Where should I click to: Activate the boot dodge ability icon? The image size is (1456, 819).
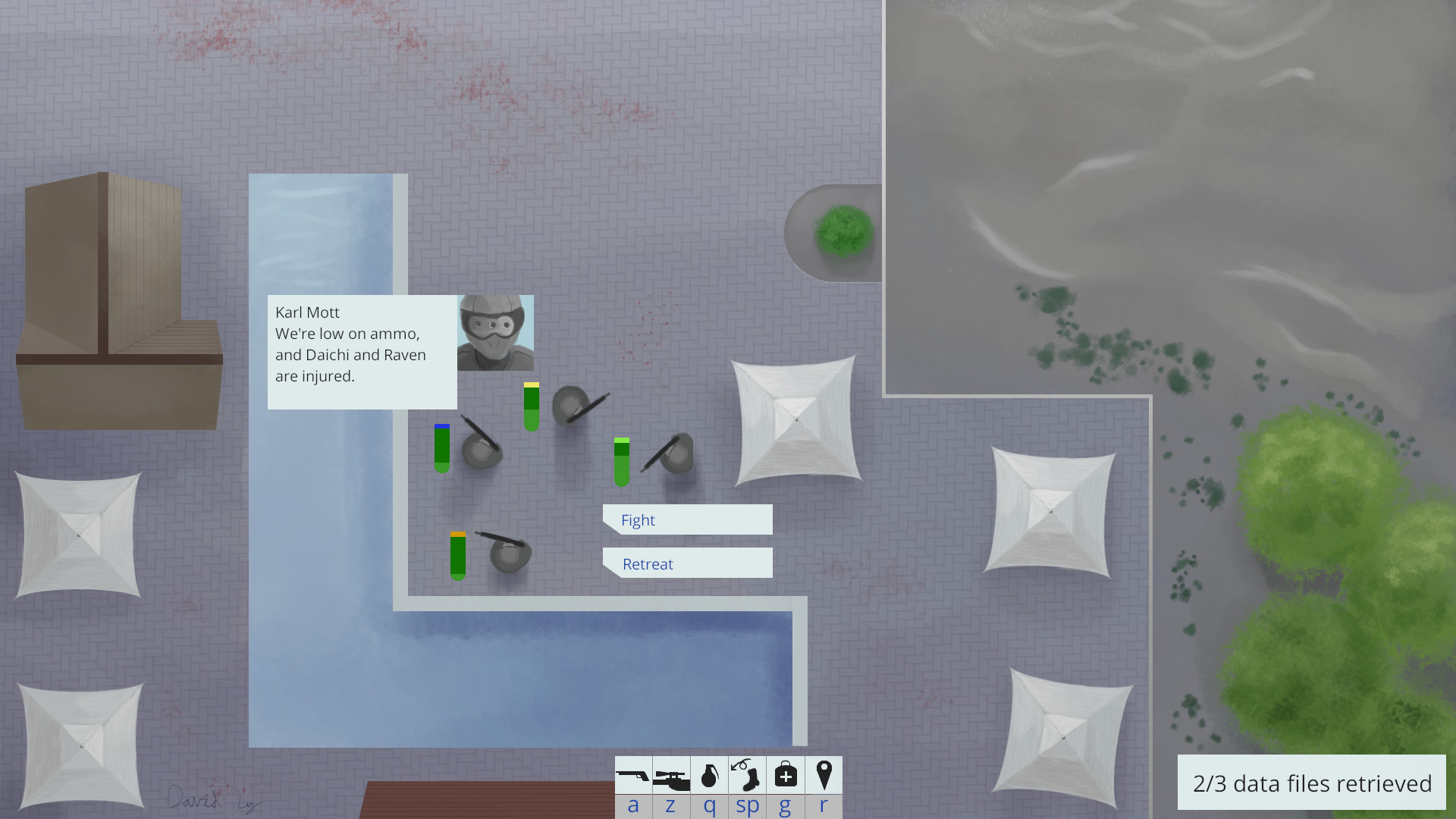(747, 776)
